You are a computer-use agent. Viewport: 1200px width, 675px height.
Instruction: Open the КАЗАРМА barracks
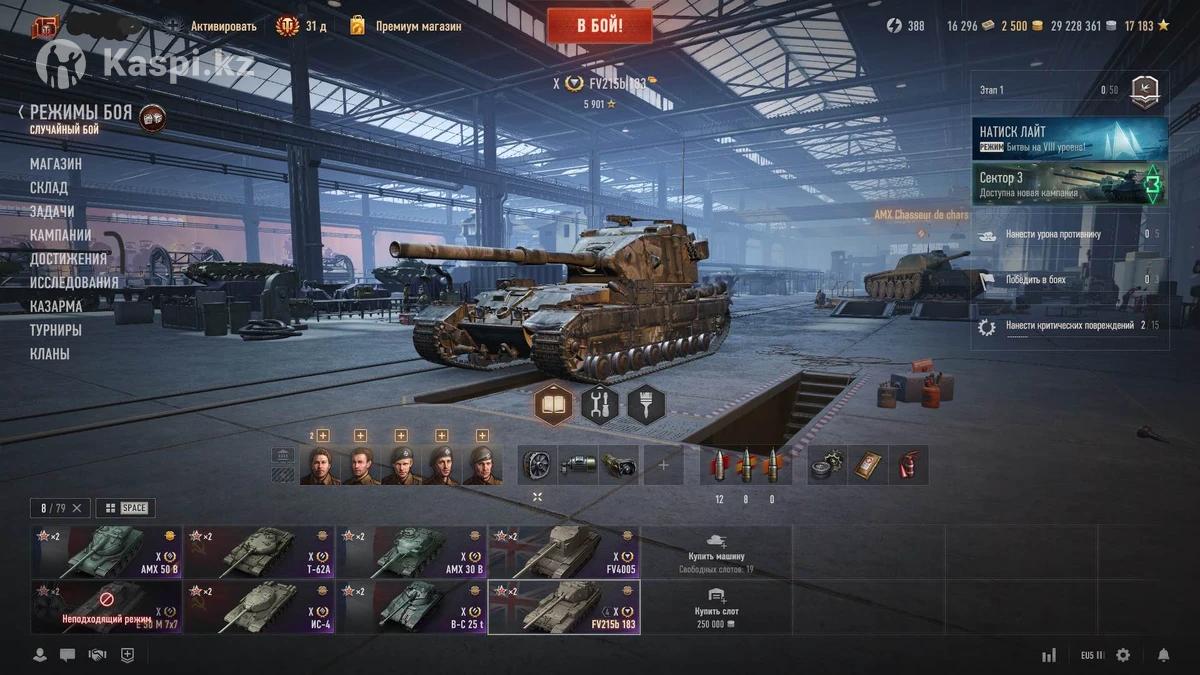point(56,306)
